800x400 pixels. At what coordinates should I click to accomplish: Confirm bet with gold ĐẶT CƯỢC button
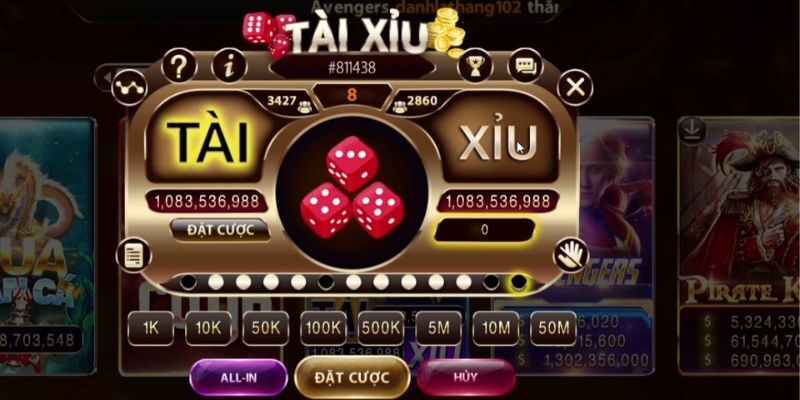pyautogui.click(x=351, y=377)
